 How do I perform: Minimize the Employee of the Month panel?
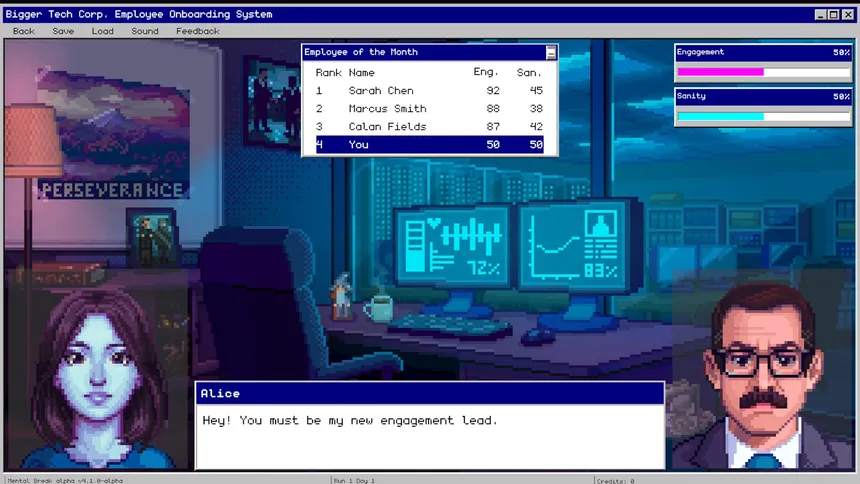point(551,52)
